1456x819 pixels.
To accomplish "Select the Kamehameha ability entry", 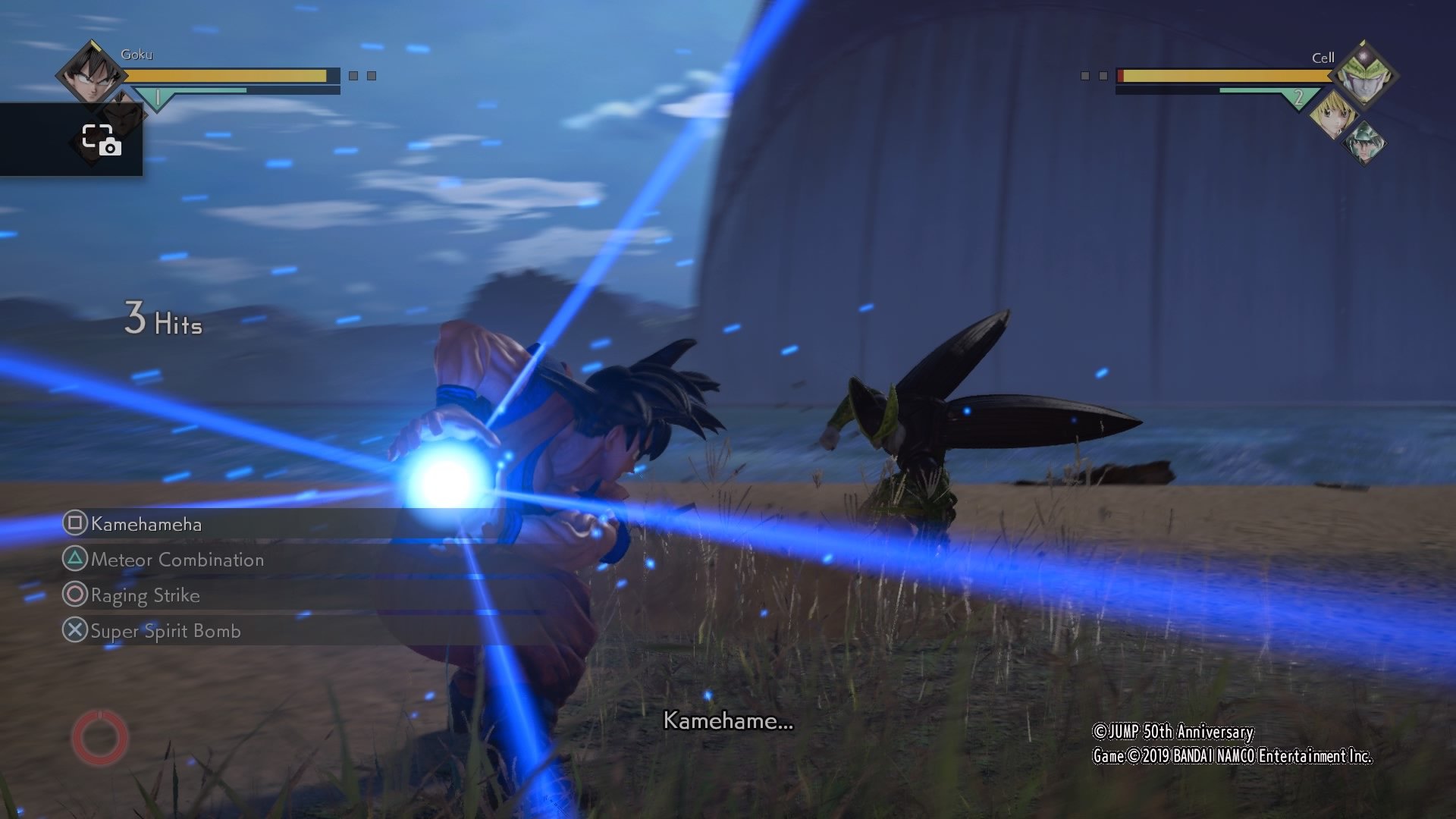I will pyautogui.click(x=144, y=525).
